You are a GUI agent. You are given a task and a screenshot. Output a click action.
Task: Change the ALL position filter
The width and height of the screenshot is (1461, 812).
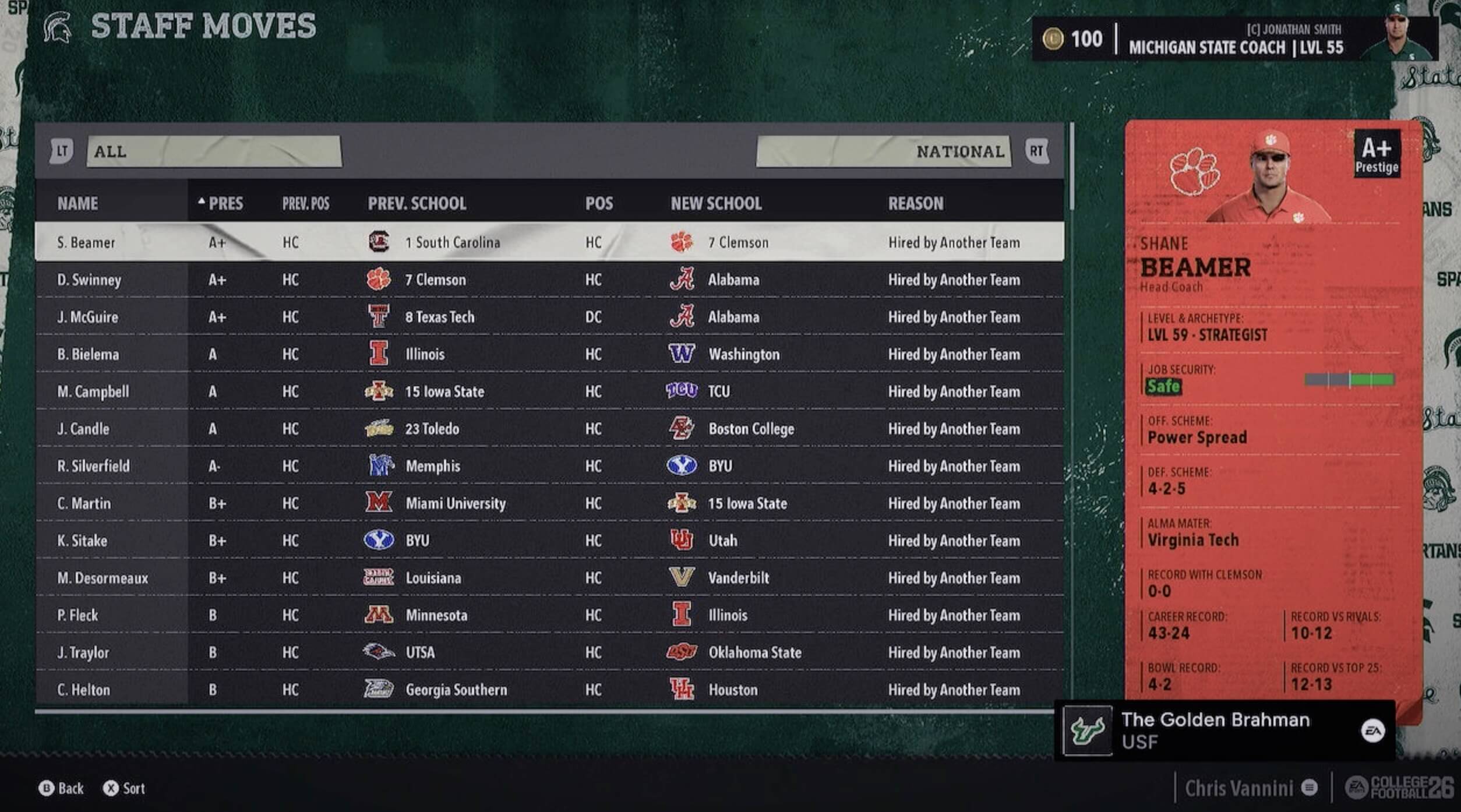point(214,151)
